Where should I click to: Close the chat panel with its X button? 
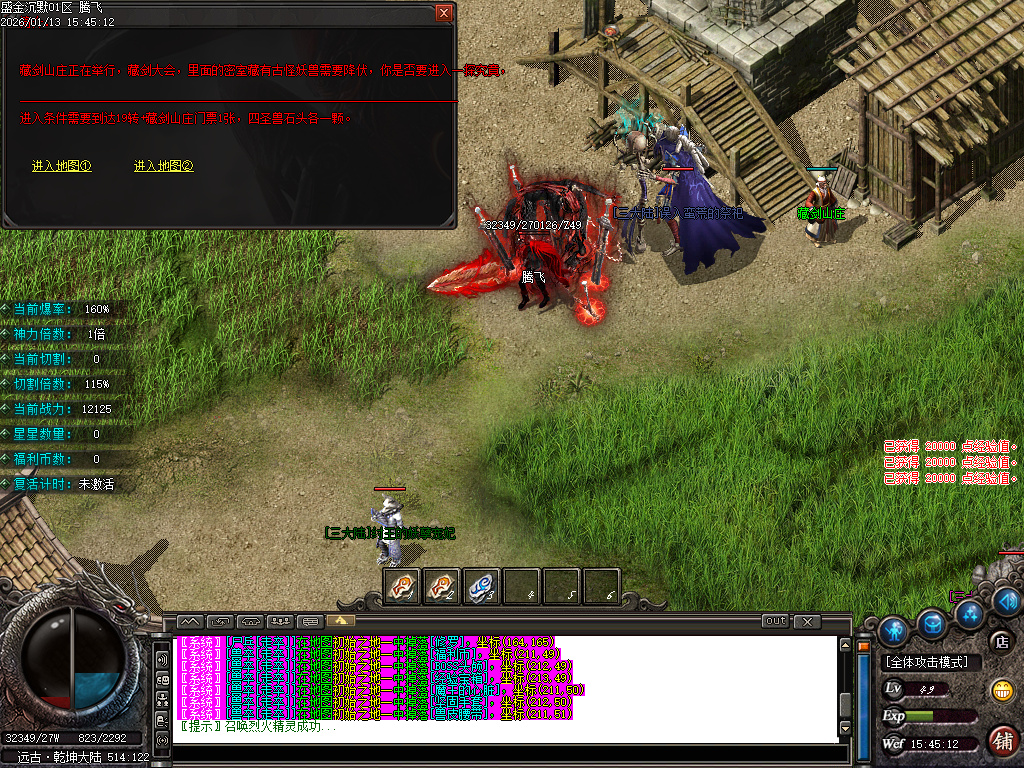807,621
